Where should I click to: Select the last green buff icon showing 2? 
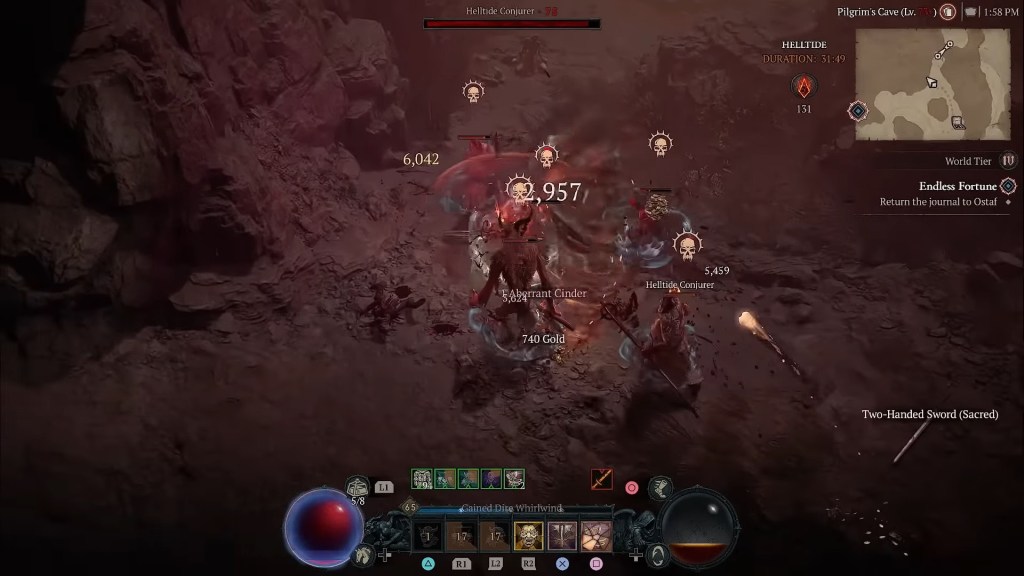pyautogui.click(x=514, y=479)
